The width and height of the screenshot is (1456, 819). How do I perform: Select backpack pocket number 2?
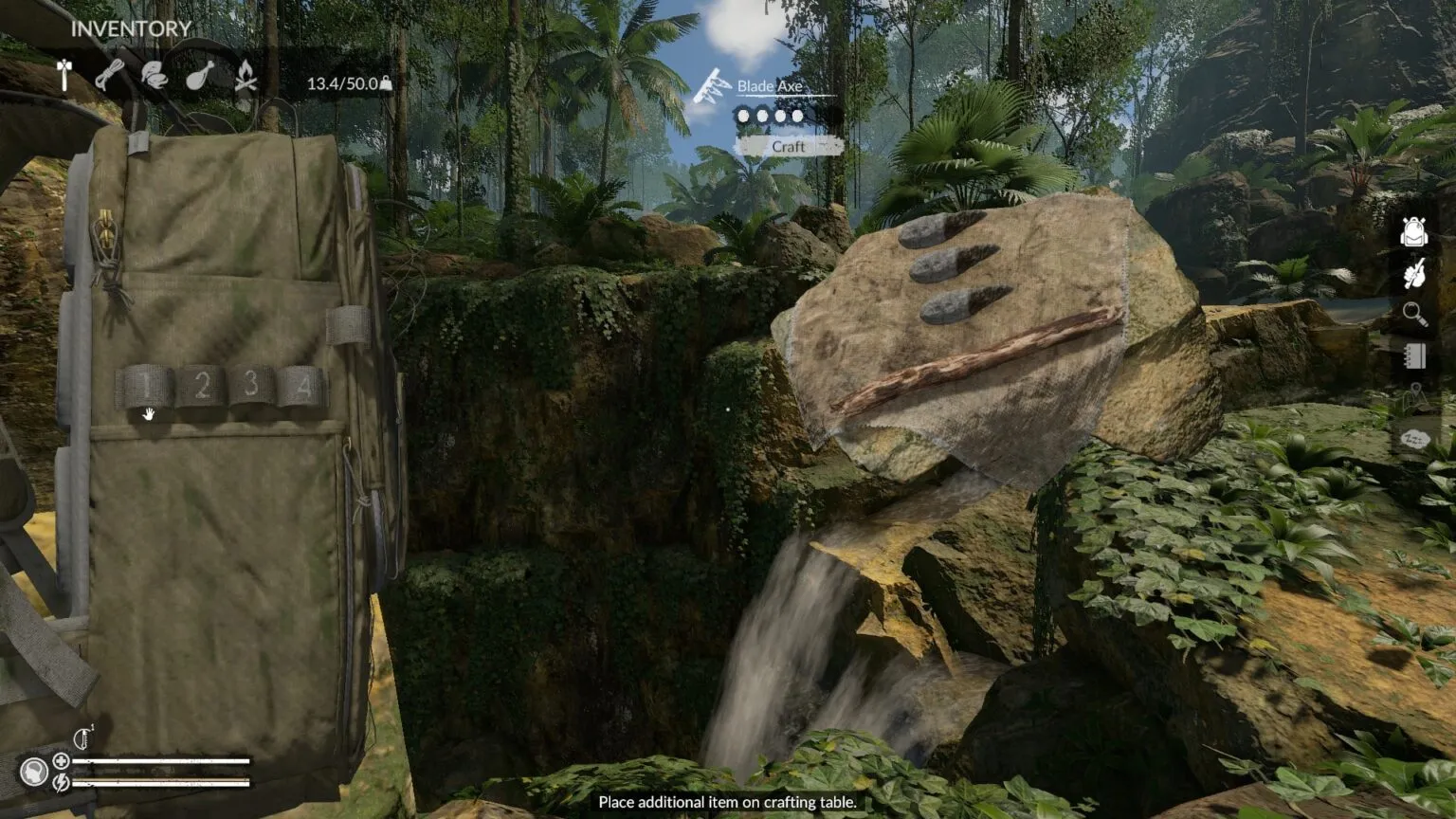pos(200,385)
